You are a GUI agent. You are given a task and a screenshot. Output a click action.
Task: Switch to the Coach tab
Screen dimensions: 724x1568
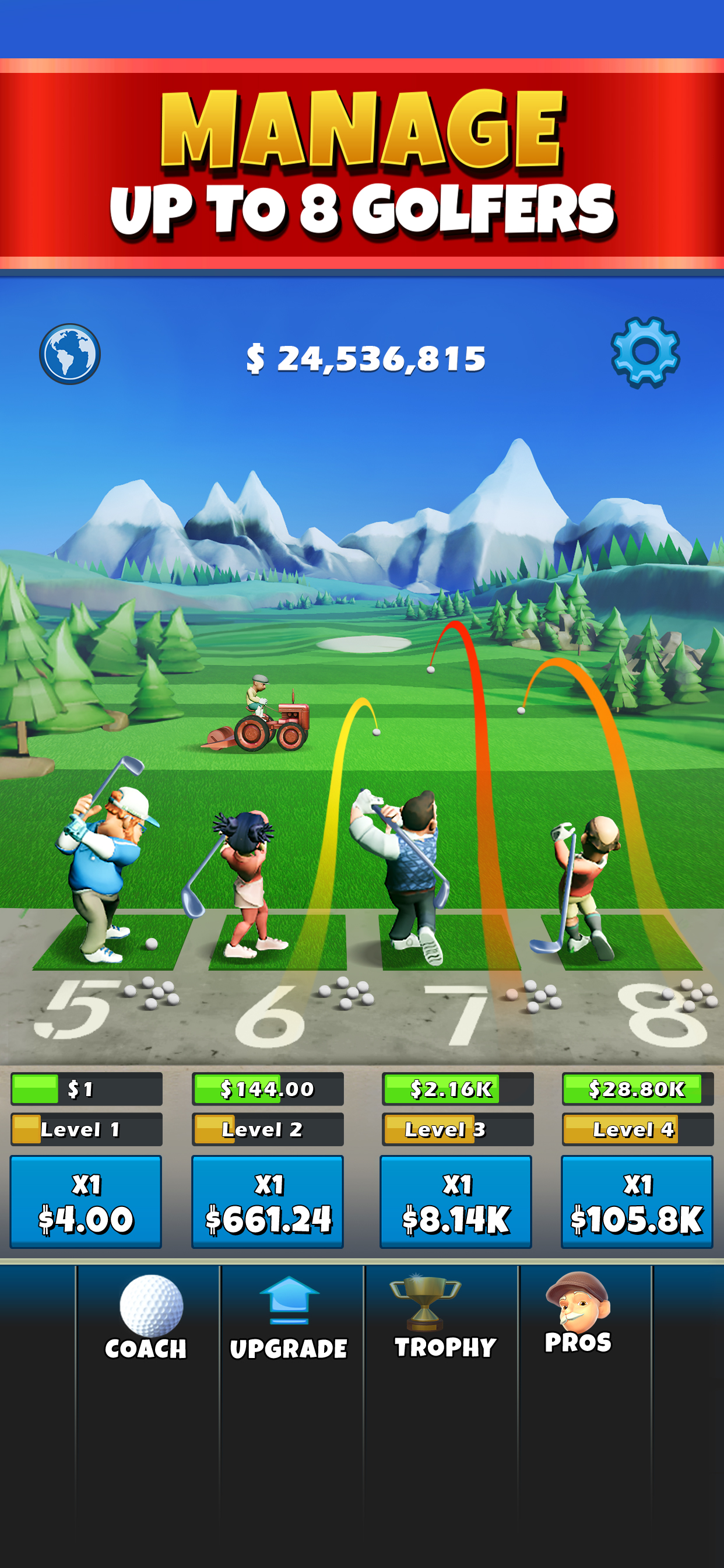(x=147, y=1318)
